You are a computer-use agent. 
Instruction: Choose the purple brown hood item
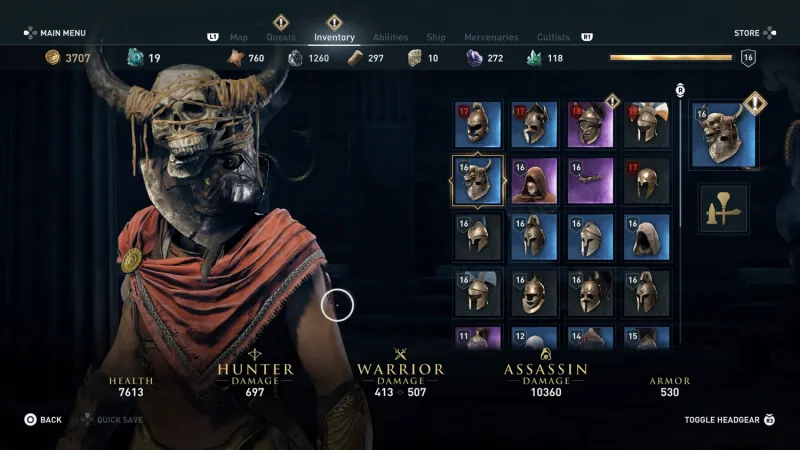click(533, 180)
